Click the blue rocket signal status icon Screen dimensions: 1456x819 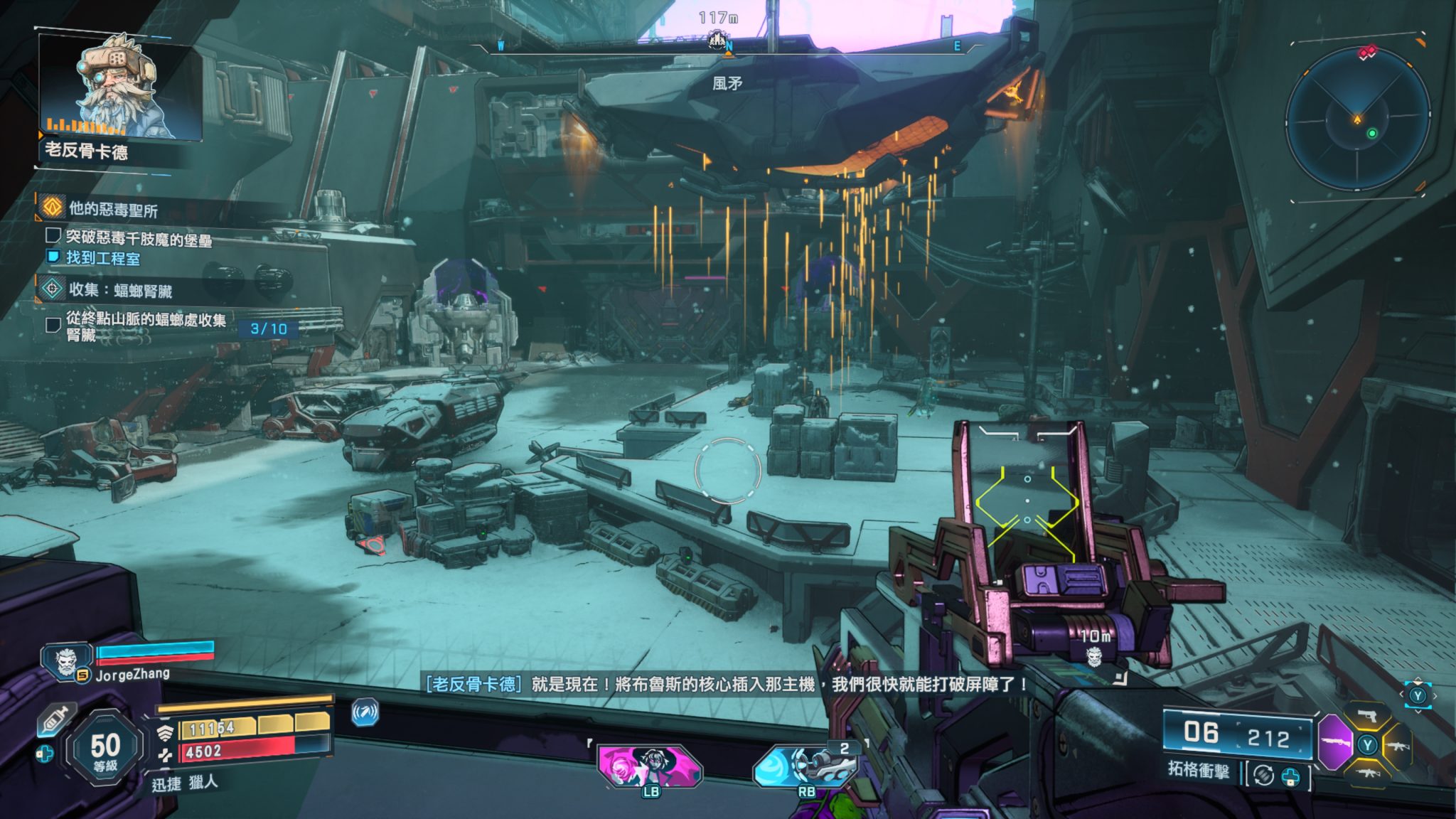365,712
